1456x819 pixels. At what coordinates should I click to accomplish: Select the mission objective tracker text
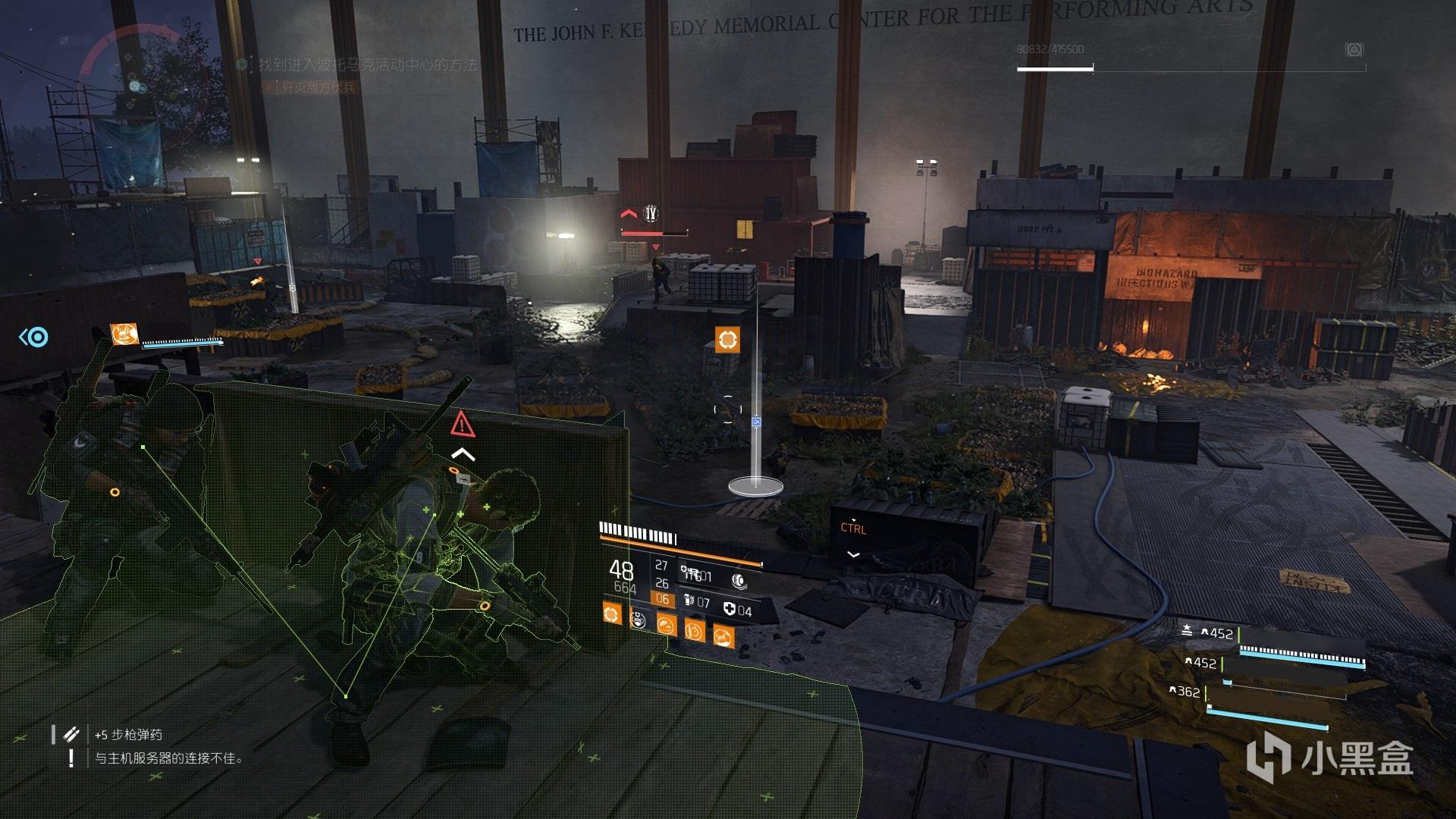[x=368, y=65]
